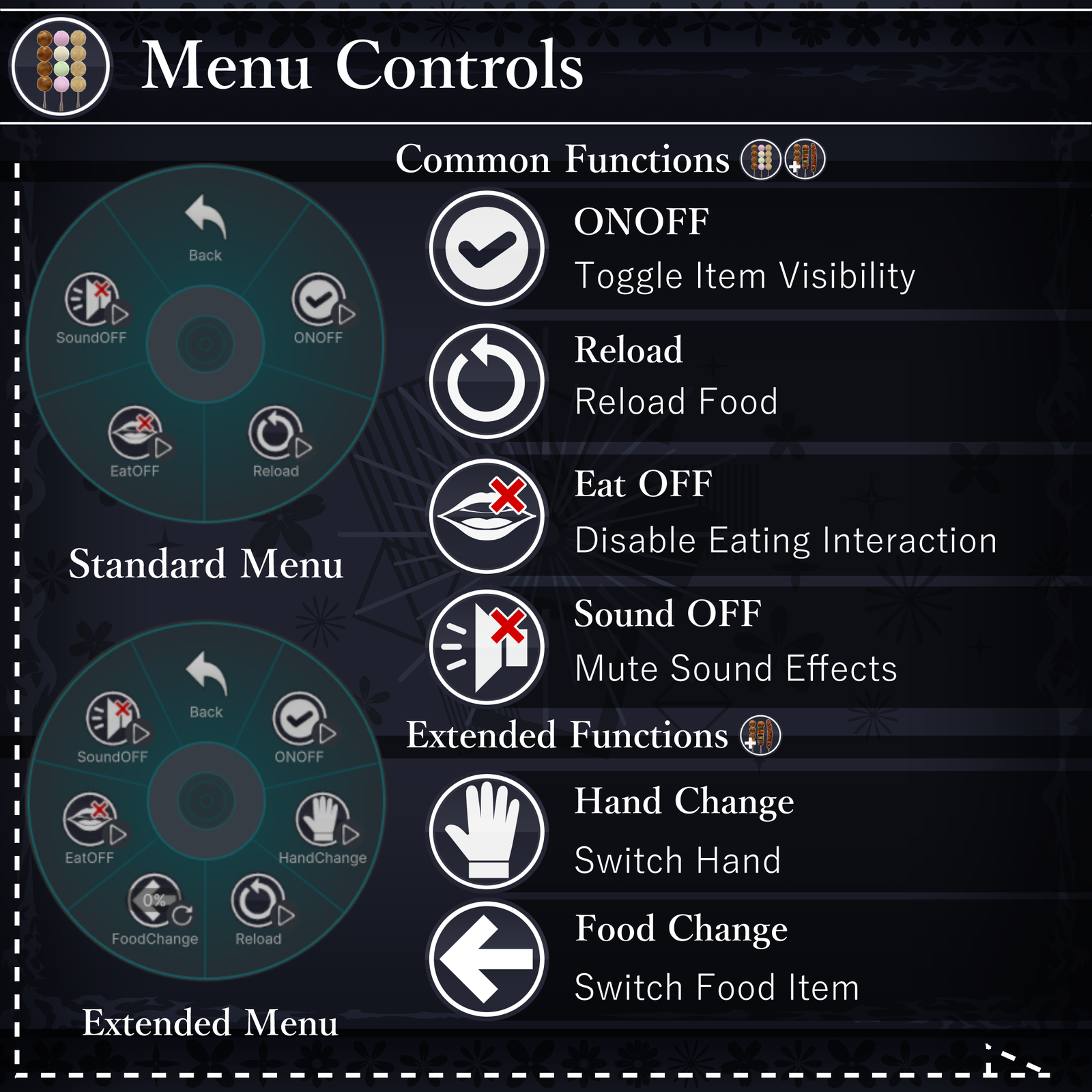Screen dimensions: 1092x1092
Task: Click the large lips icon beside Disable Eating Interaction
Action: [x=487, y=515]
